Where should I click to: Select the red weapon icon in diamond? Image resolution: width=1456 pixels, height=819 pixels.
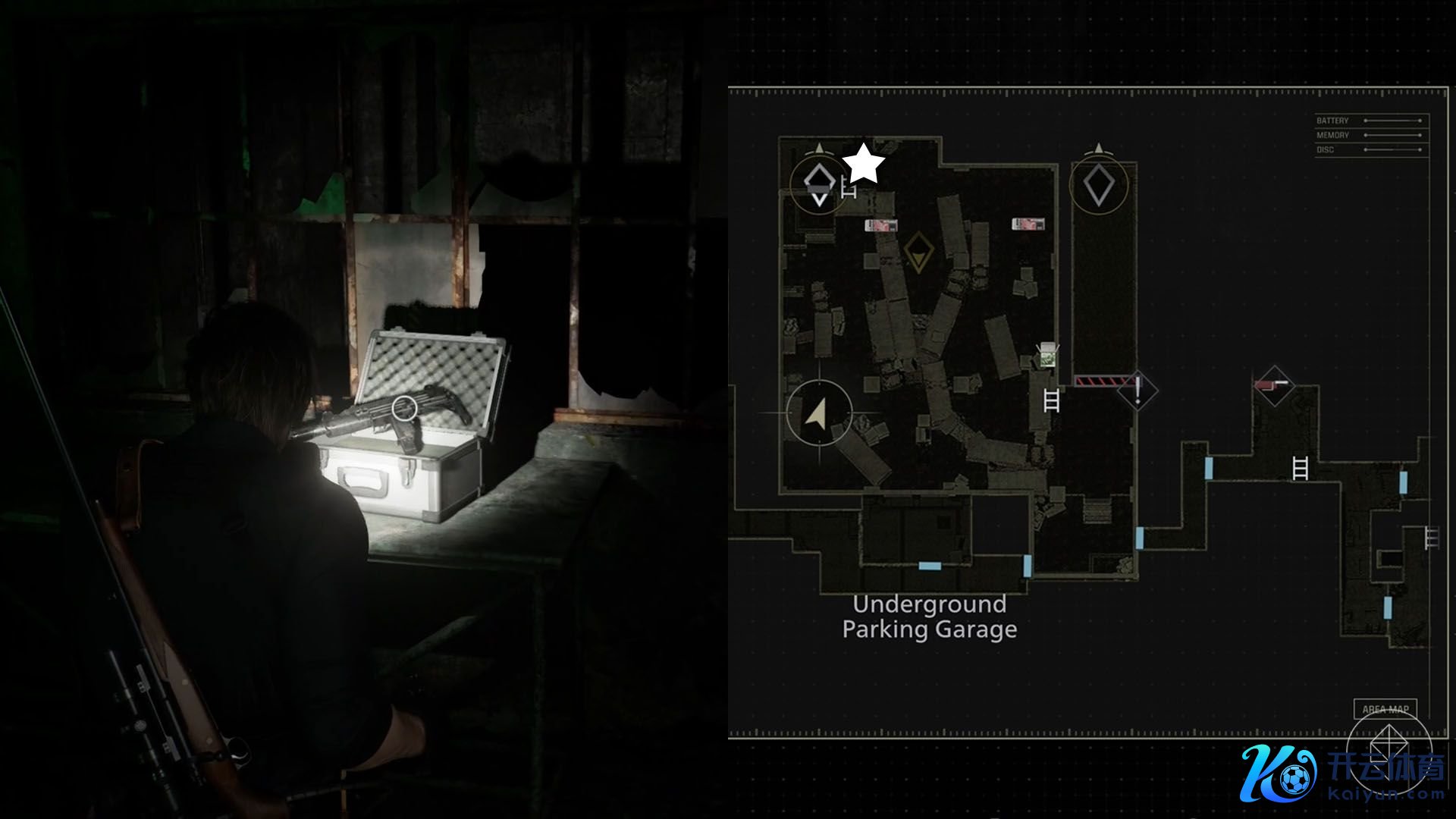click(1273, 385)
